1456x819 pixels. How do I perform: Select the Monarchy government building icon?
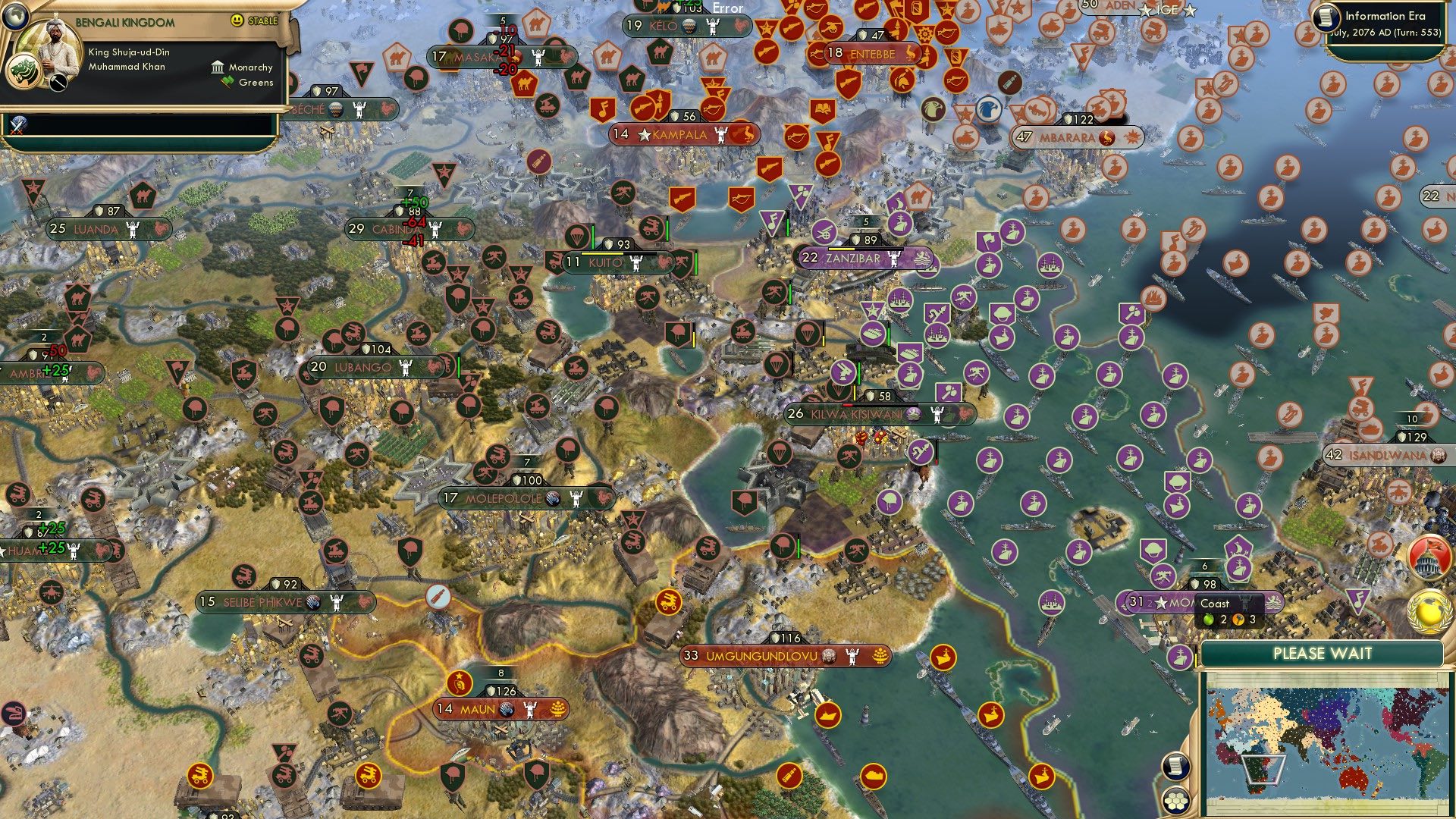pos(219,67)
